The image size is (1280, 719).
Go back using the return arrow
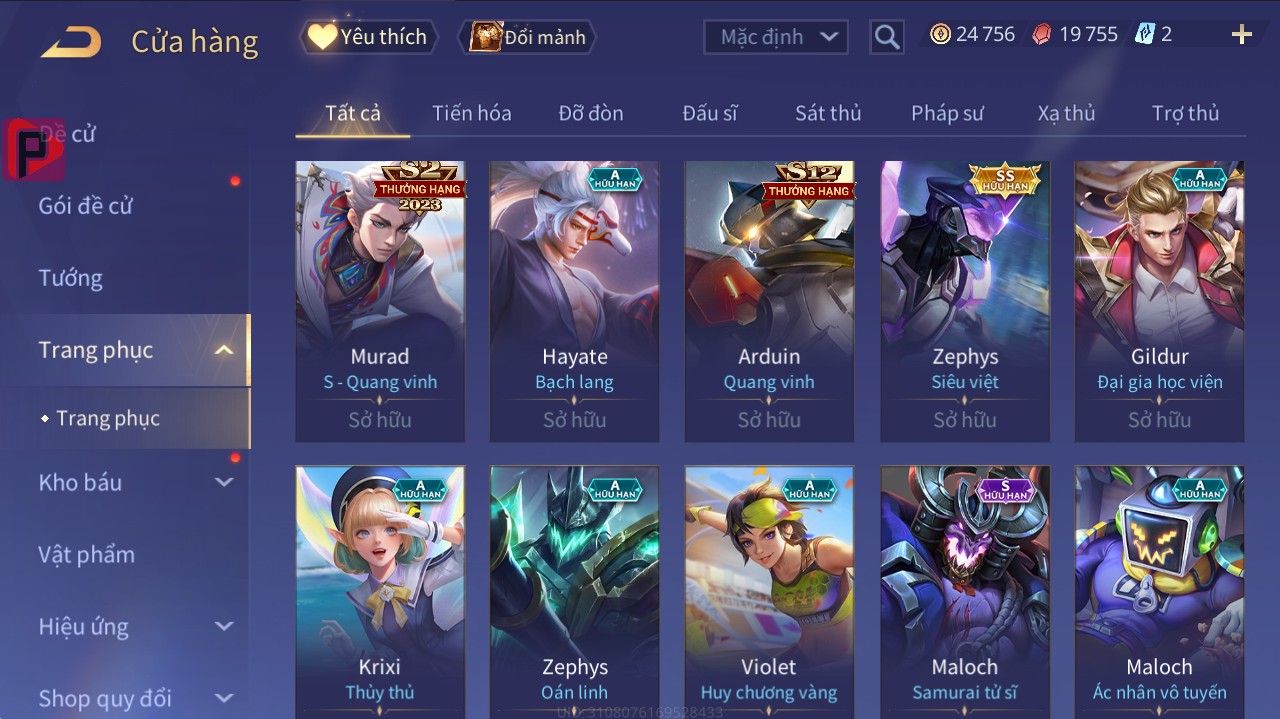pos(71,42)
